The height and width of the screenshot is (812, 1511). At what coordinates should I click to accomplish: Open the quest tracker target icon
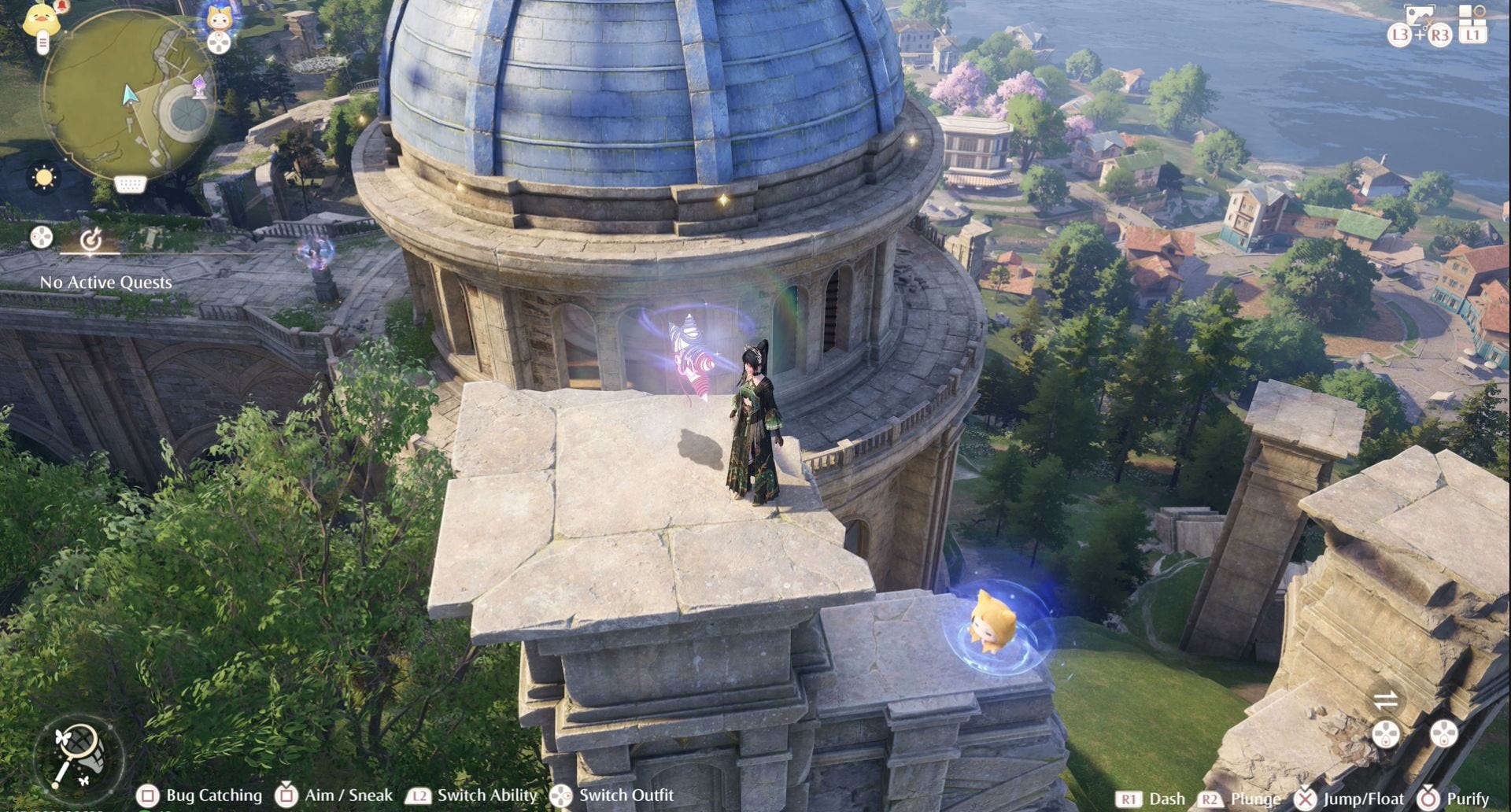(91, 239)
